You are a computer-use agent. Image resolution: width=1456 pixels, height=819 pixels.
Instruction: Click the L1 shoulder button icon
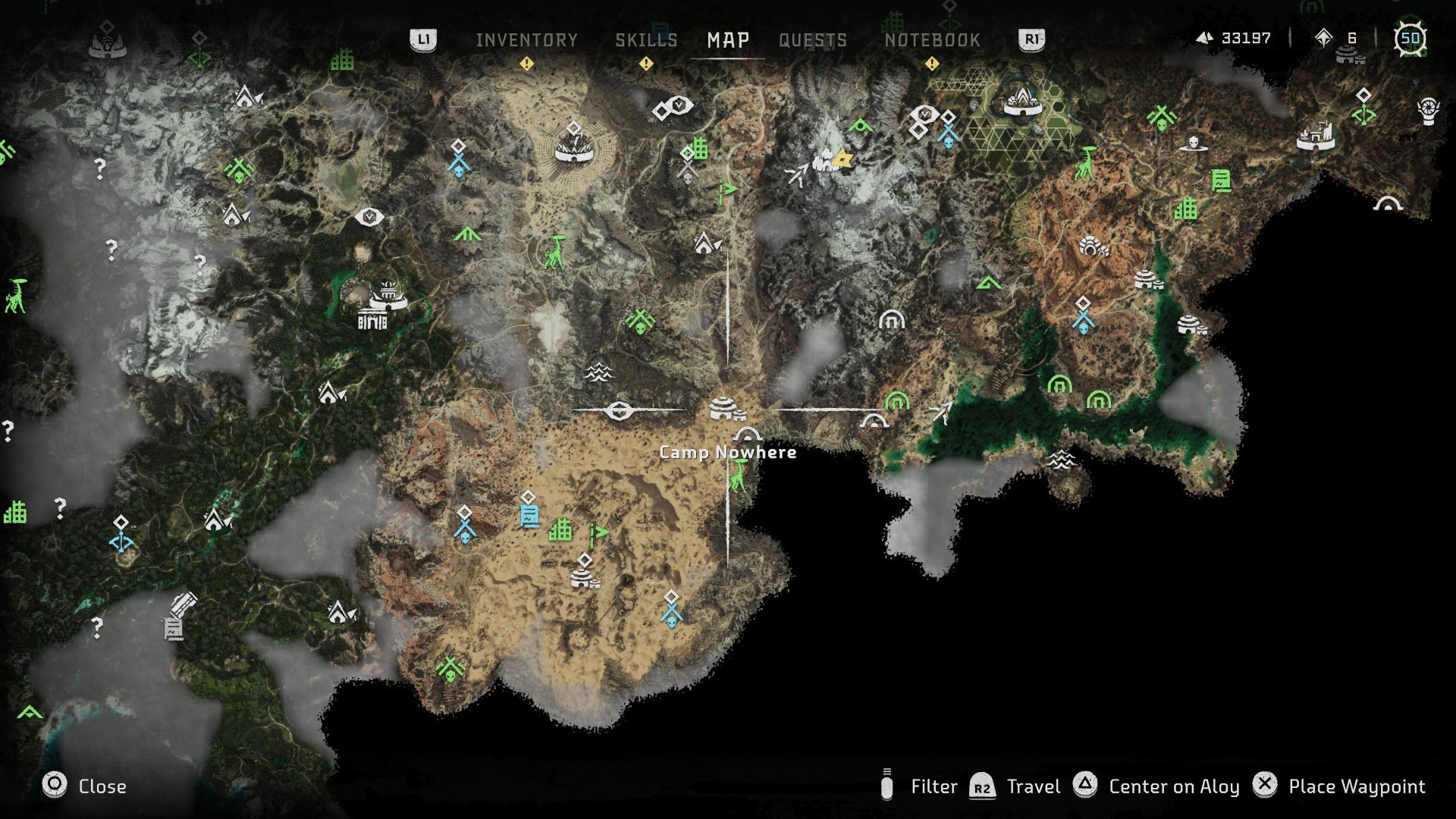pos(424,39)
